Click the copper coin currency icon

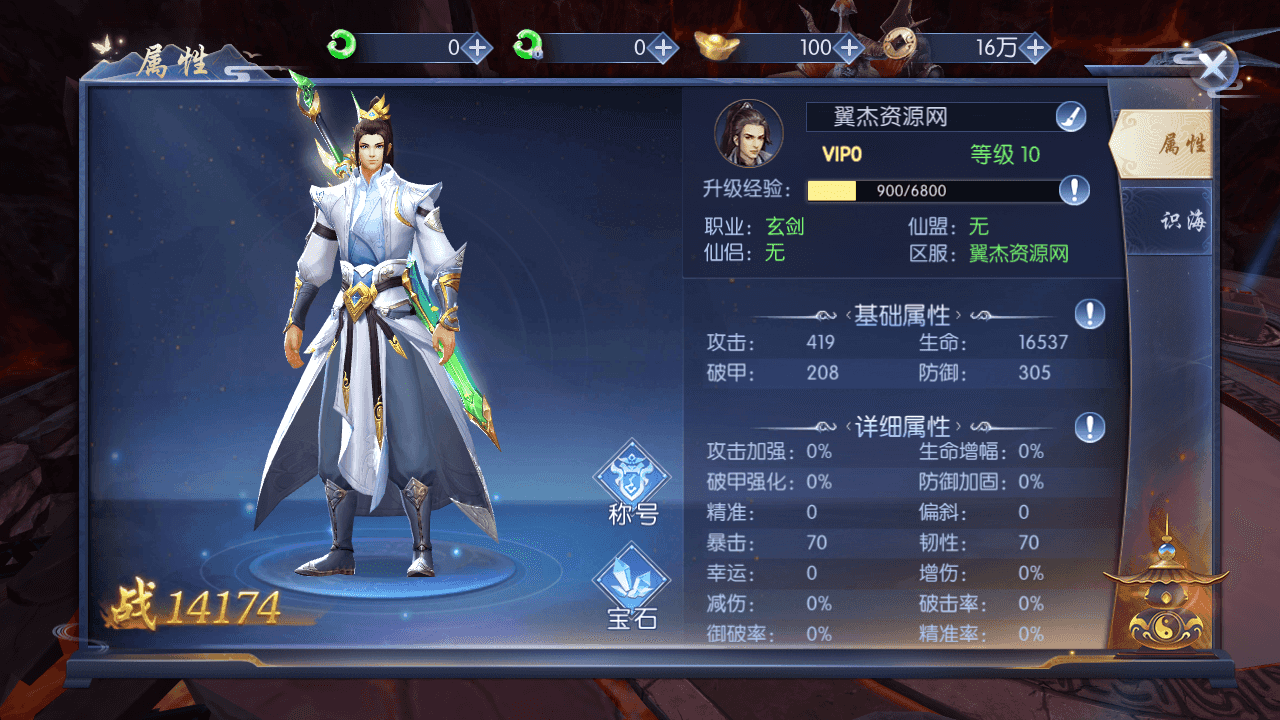[x=898, y=46]
